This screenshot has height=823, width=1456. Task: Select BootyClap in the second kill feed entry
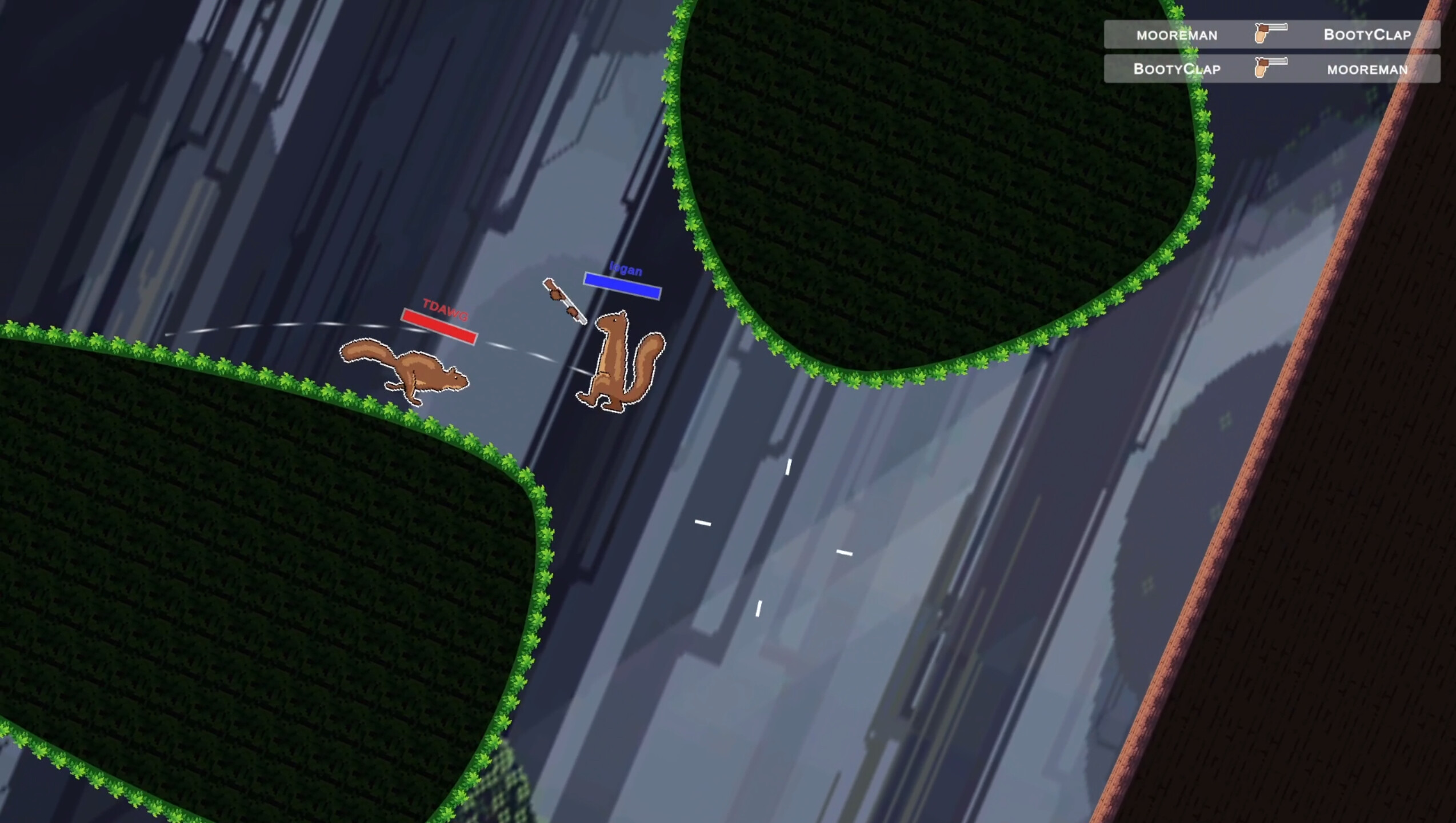(x=1177, y=70)
